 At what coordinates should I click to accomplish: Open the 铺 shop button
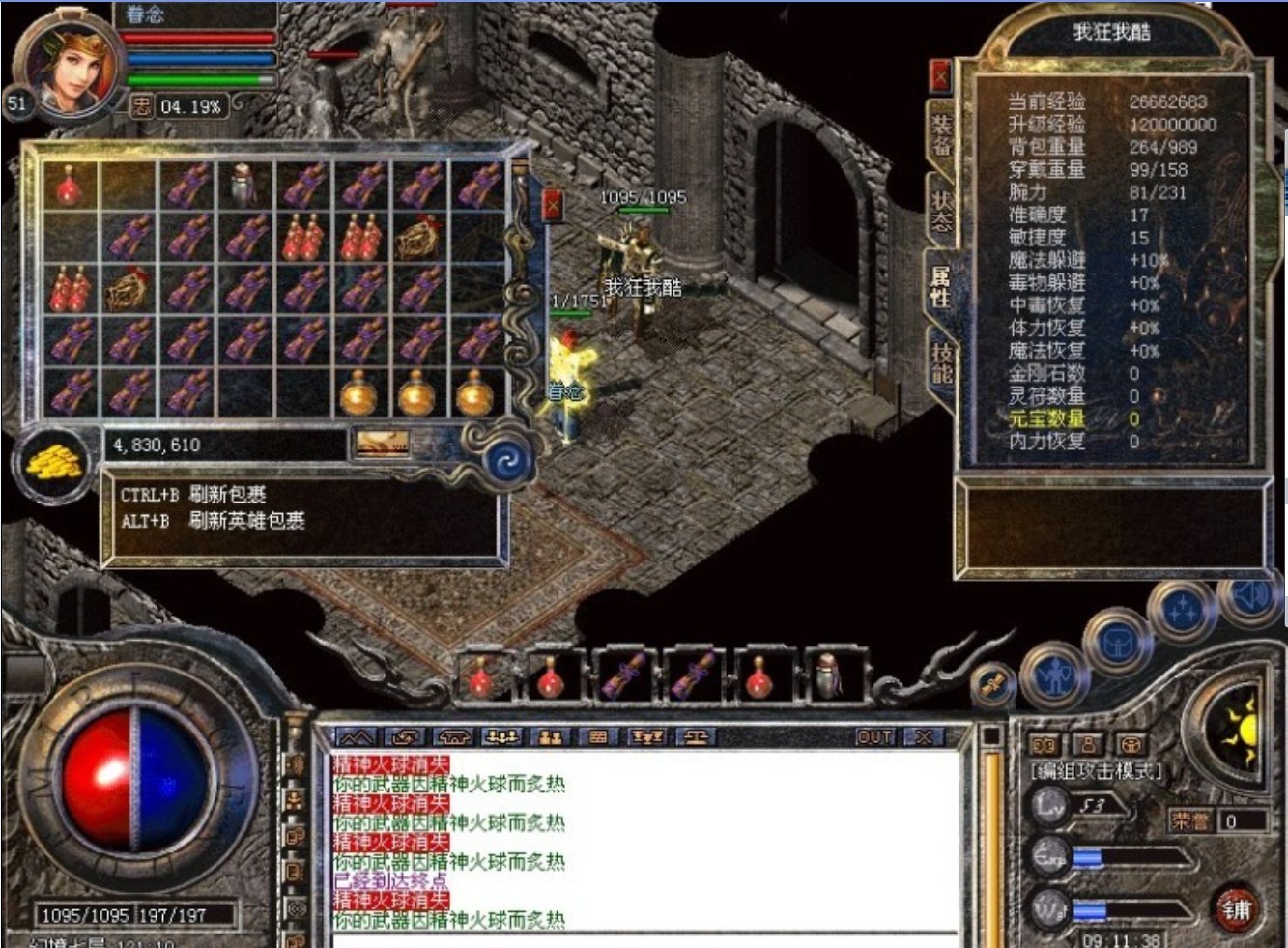(x=1235, y=909)
